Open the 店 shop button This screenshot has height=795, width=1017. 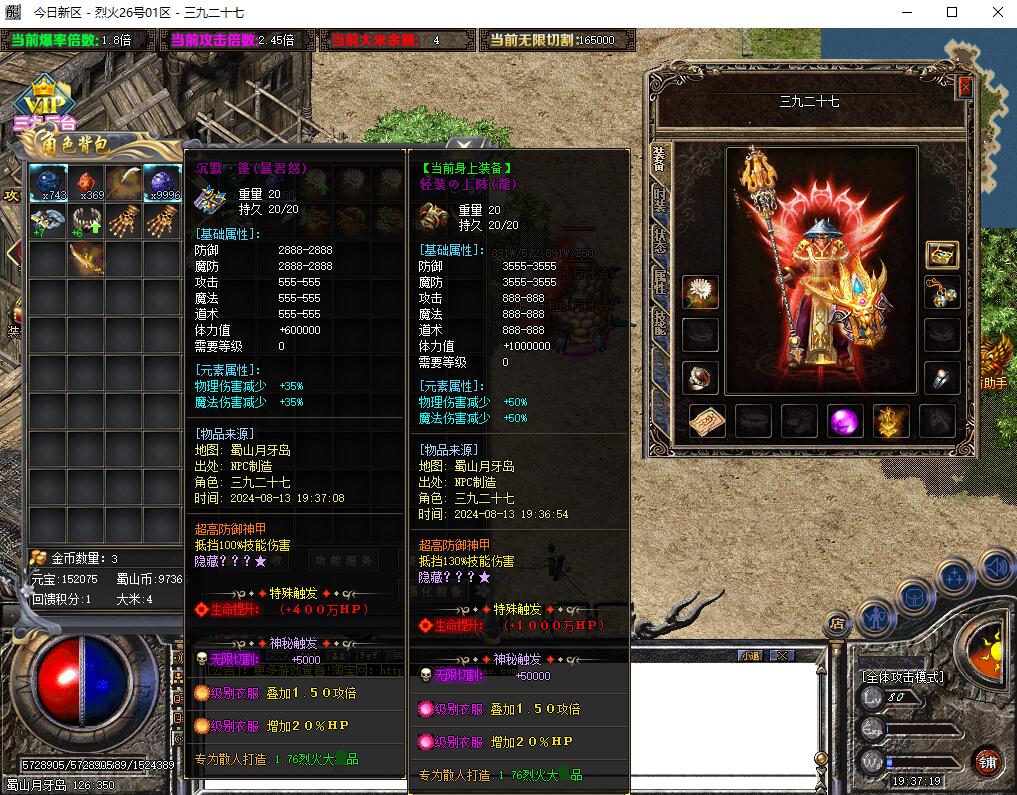837,624
